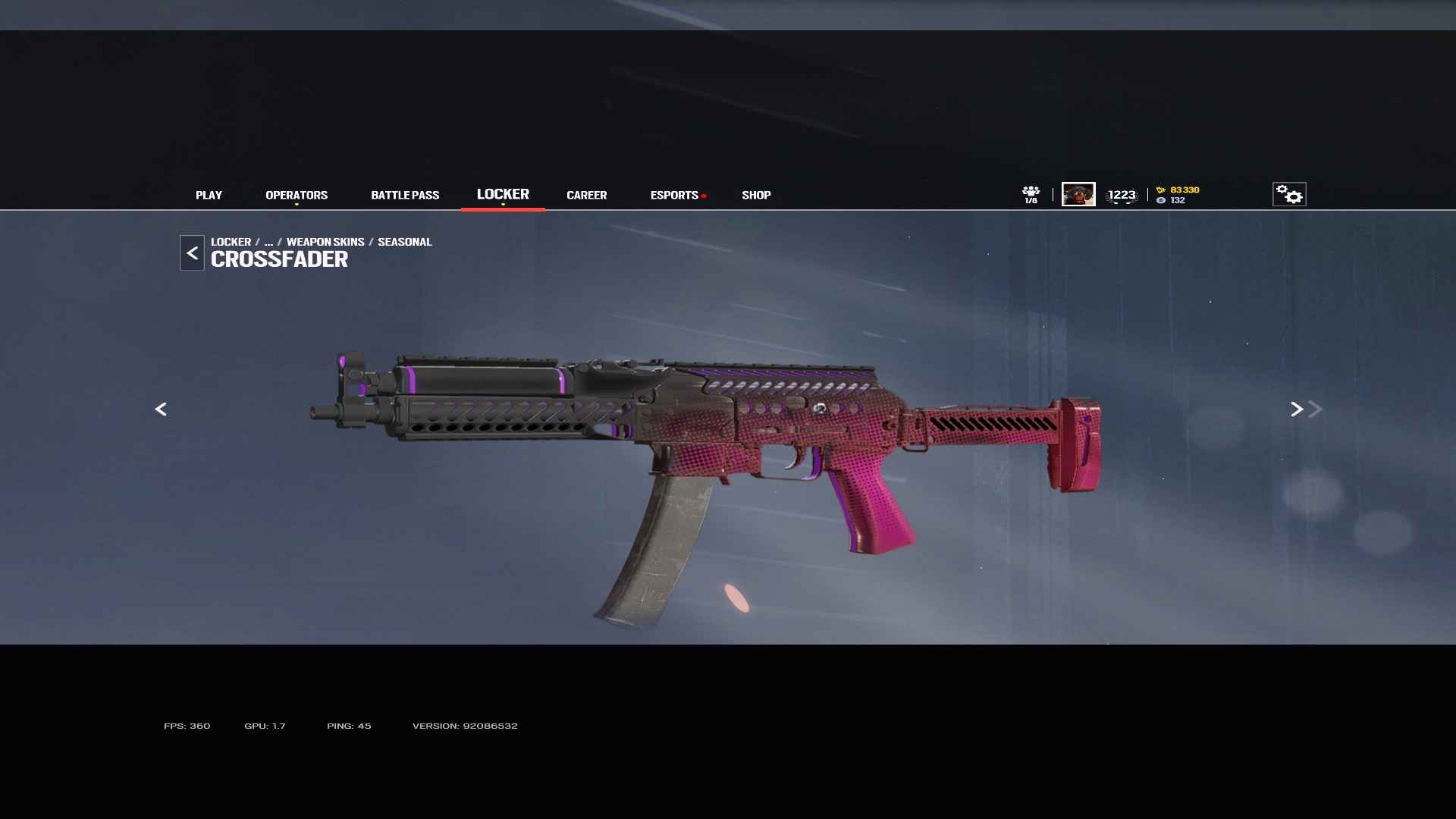The height and width of the screenshot is (819, 1456).
Task: Open the Play tab
Action: click(x=209, y=195)
